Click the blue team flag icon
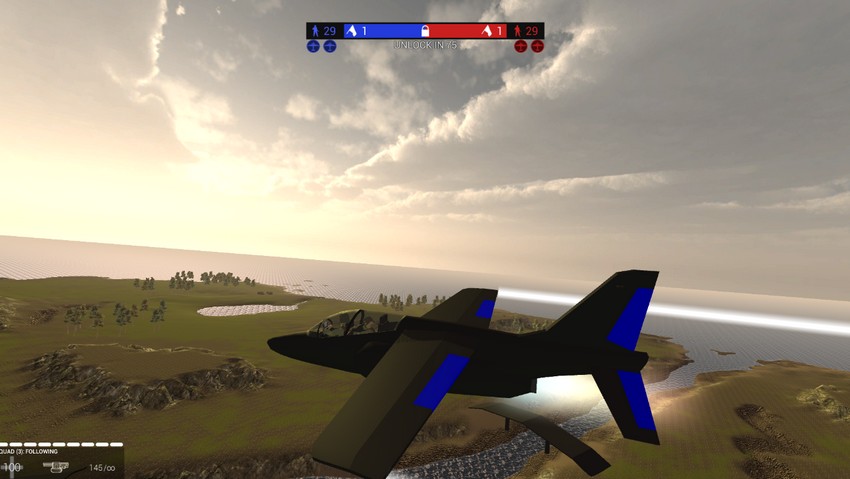Image resolution: width=850 pixels, height=479 pixels. pyautogui.click(x=351, y=31)
